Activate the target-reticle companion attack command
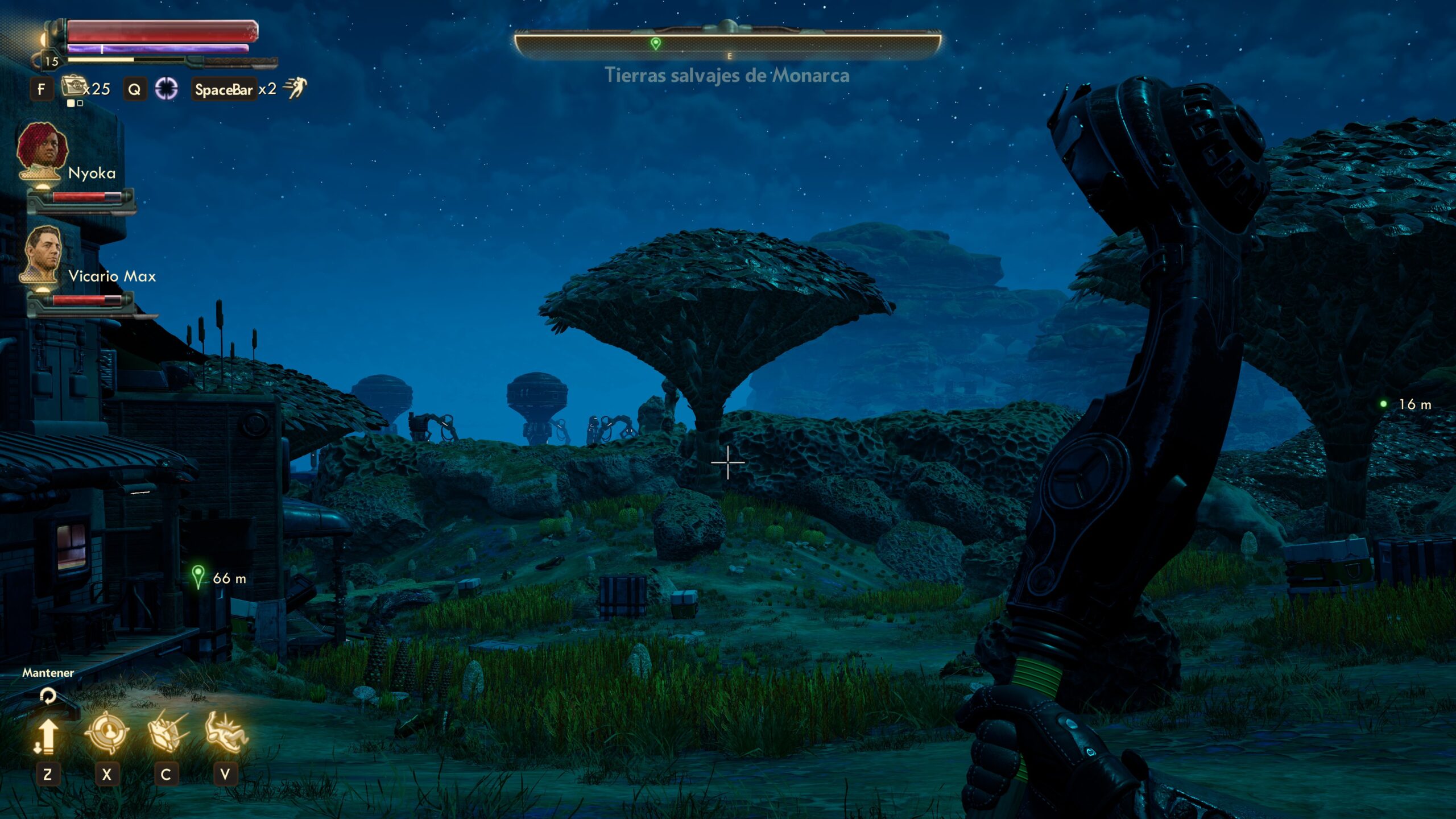The image size is (1456, 819). [106, 733]
